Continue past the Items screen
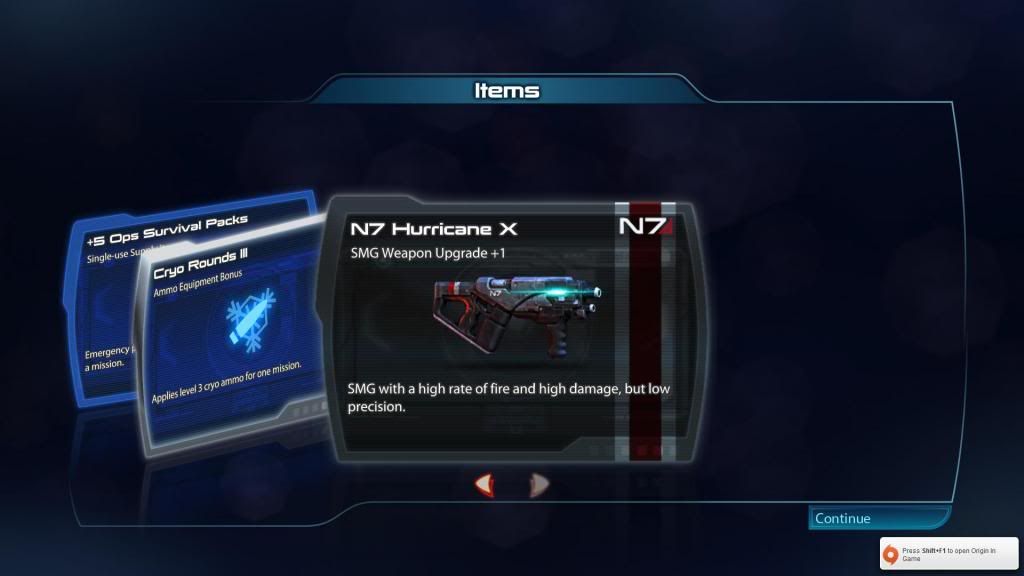Screen dimensions: 1024x576 pyautogui.click(x=878, y=518)
